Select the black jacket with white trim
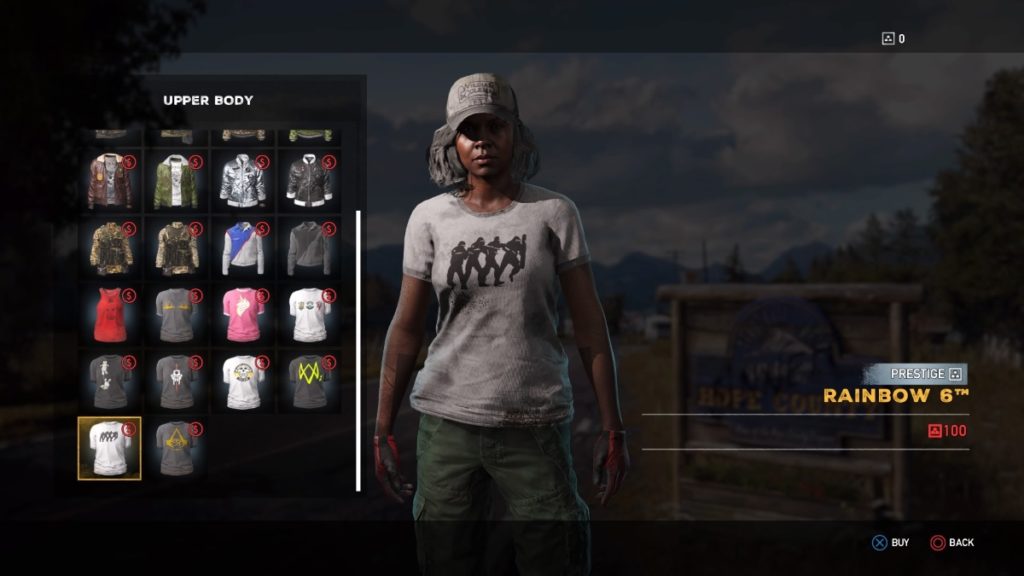Image resolution: width=1024 pixels, height=576 pixels. pyautogui.click(x=309, y=180)
